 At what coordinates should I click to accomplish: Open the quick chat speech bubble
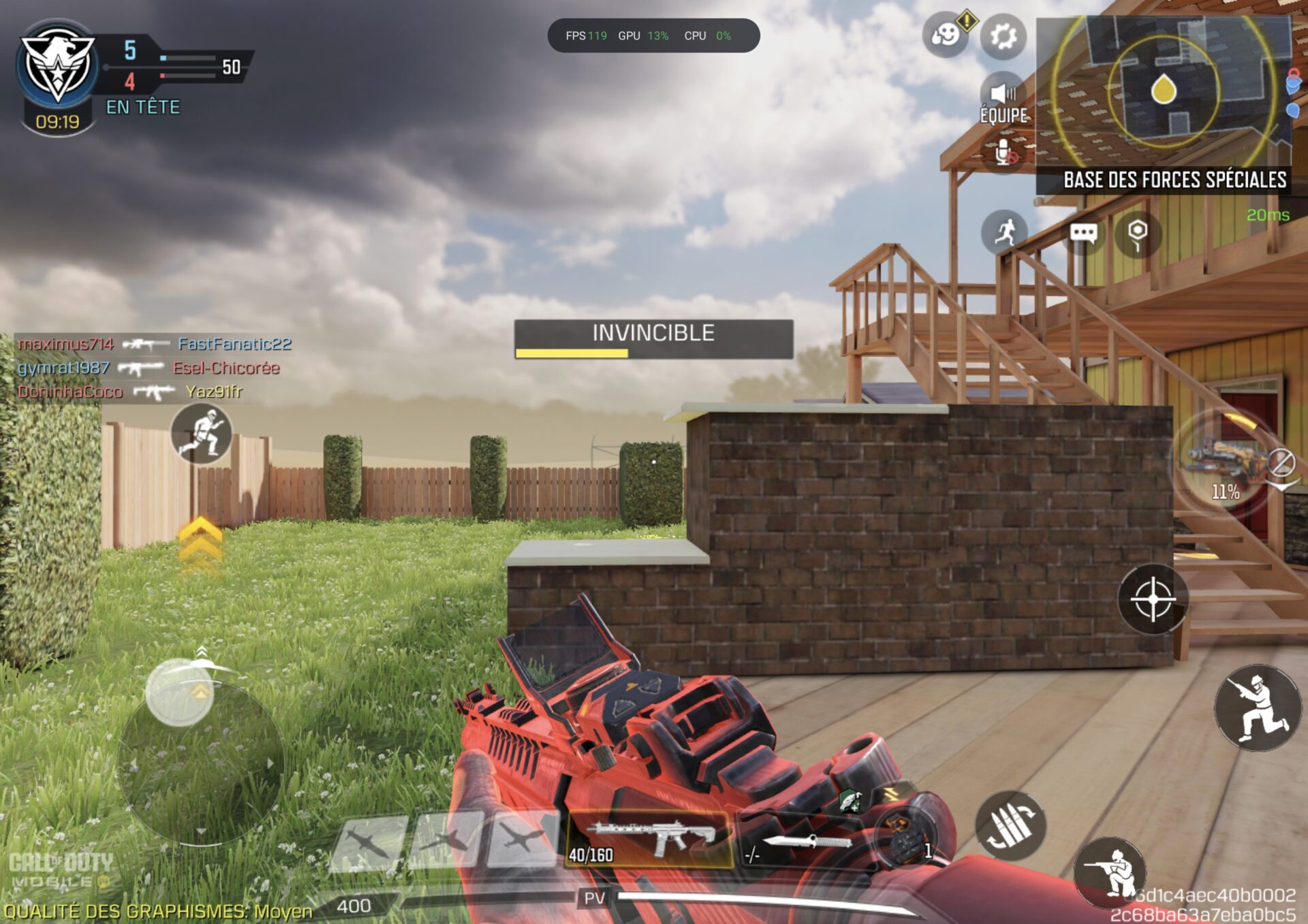pyautogui.click(x=1083, y=234)
